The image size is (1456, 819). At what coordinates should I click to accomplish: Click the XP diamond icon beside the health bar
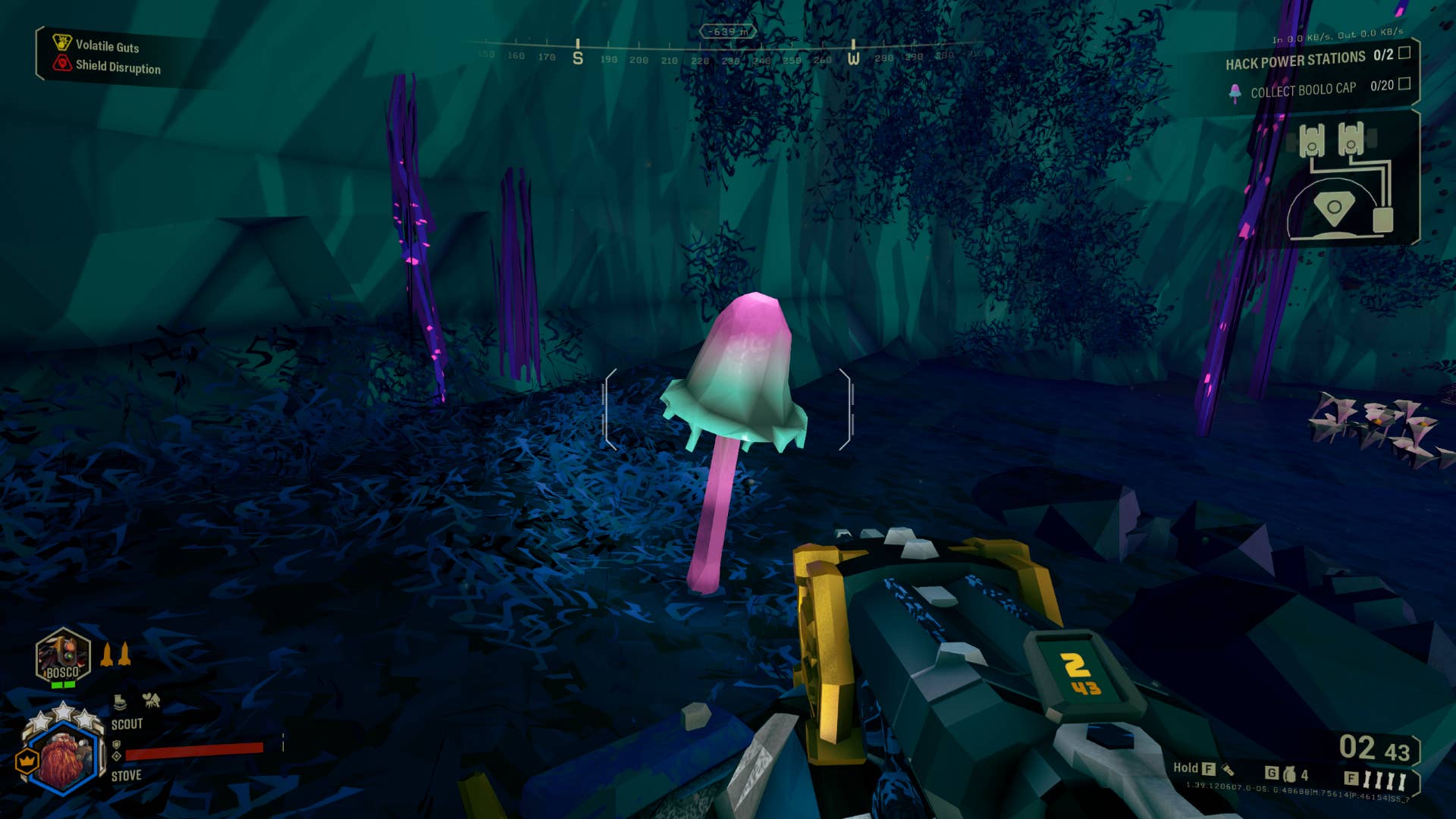point(118,756)
